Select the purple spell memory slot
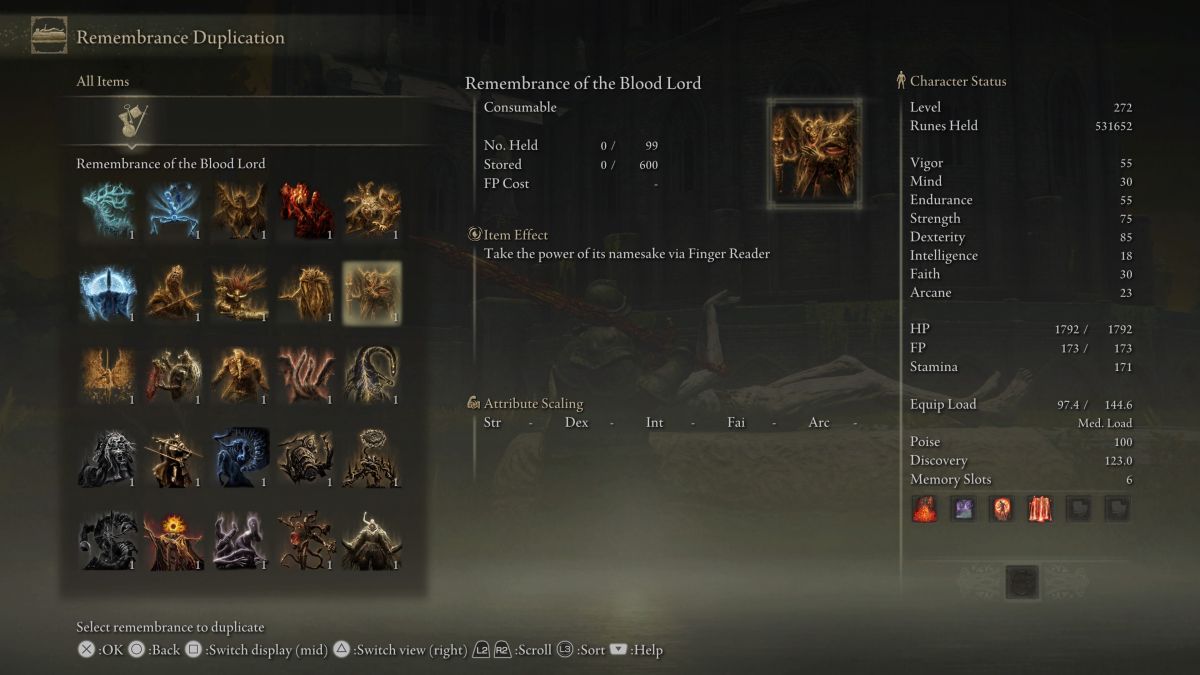Screen dimensions: 1200x675 pos(962,509)
